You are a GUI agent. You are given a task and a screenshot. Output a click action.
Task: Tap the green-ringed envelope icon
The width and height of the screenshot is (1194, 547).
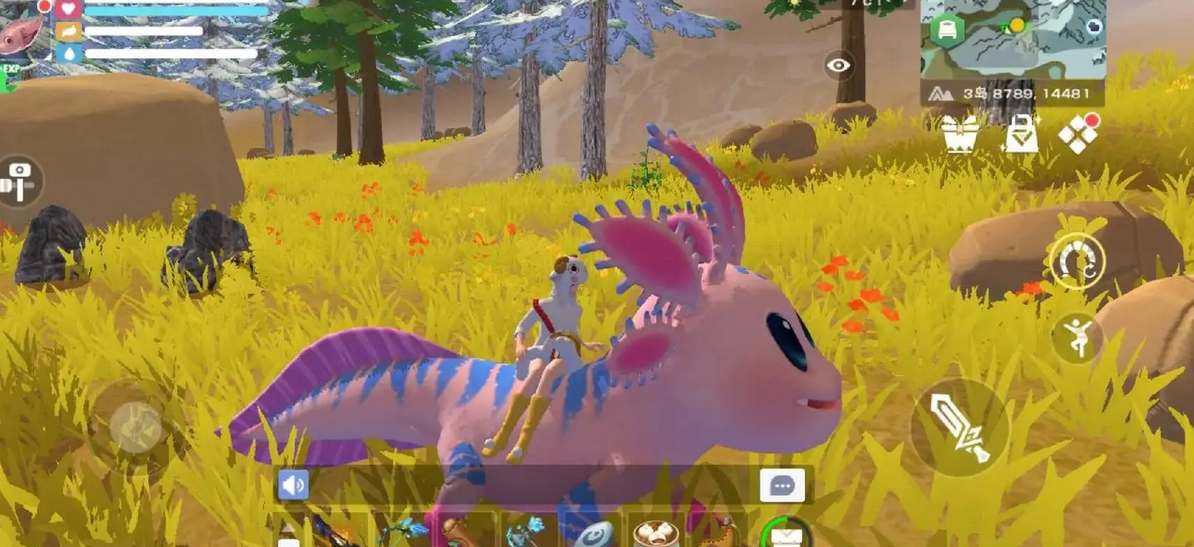786,534
